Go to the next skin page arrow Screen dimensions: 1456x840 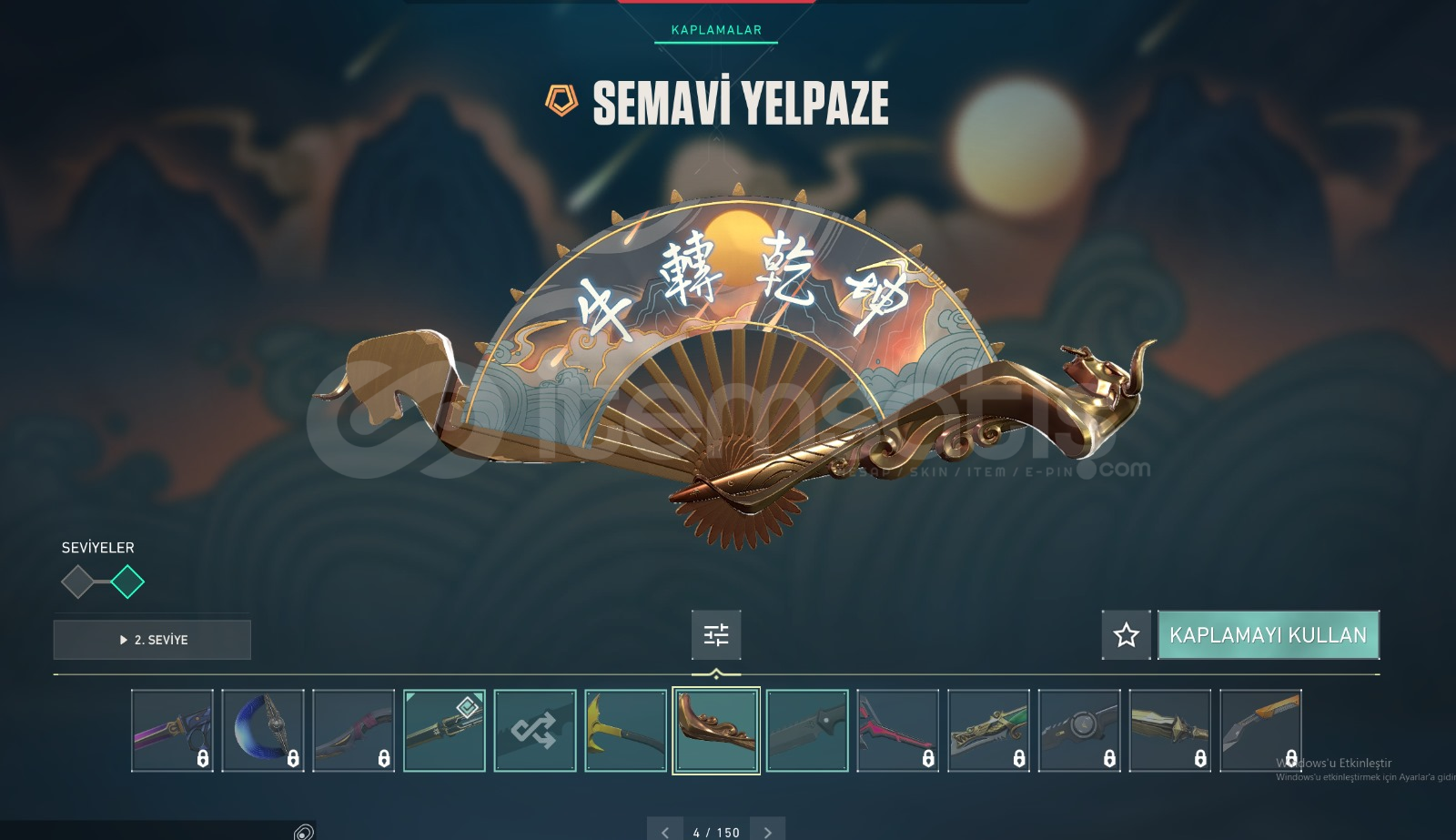coord(768,832)
